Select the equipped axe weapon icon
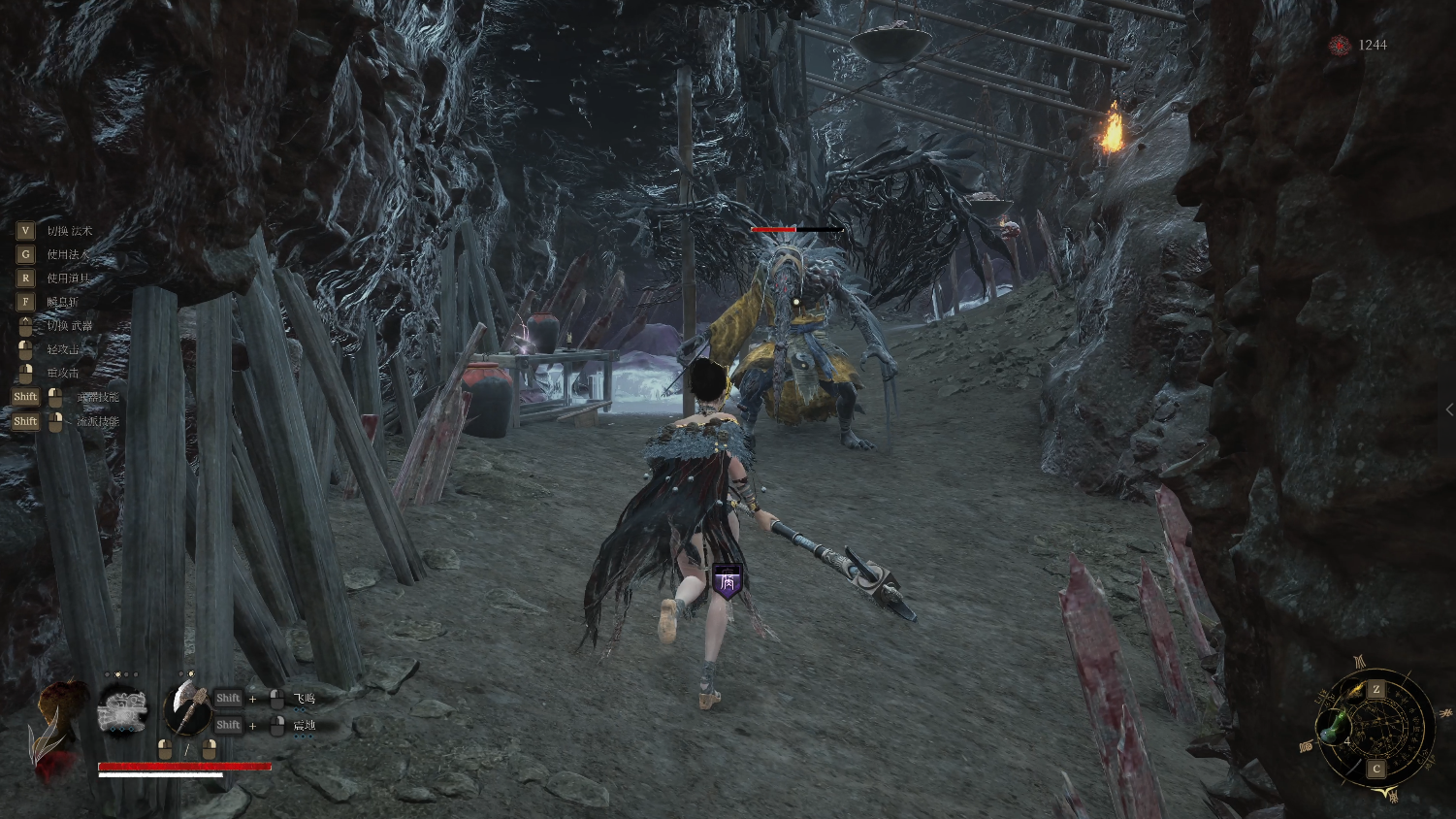The width and height of the screenshot is (1456, 819). point(187,707)
